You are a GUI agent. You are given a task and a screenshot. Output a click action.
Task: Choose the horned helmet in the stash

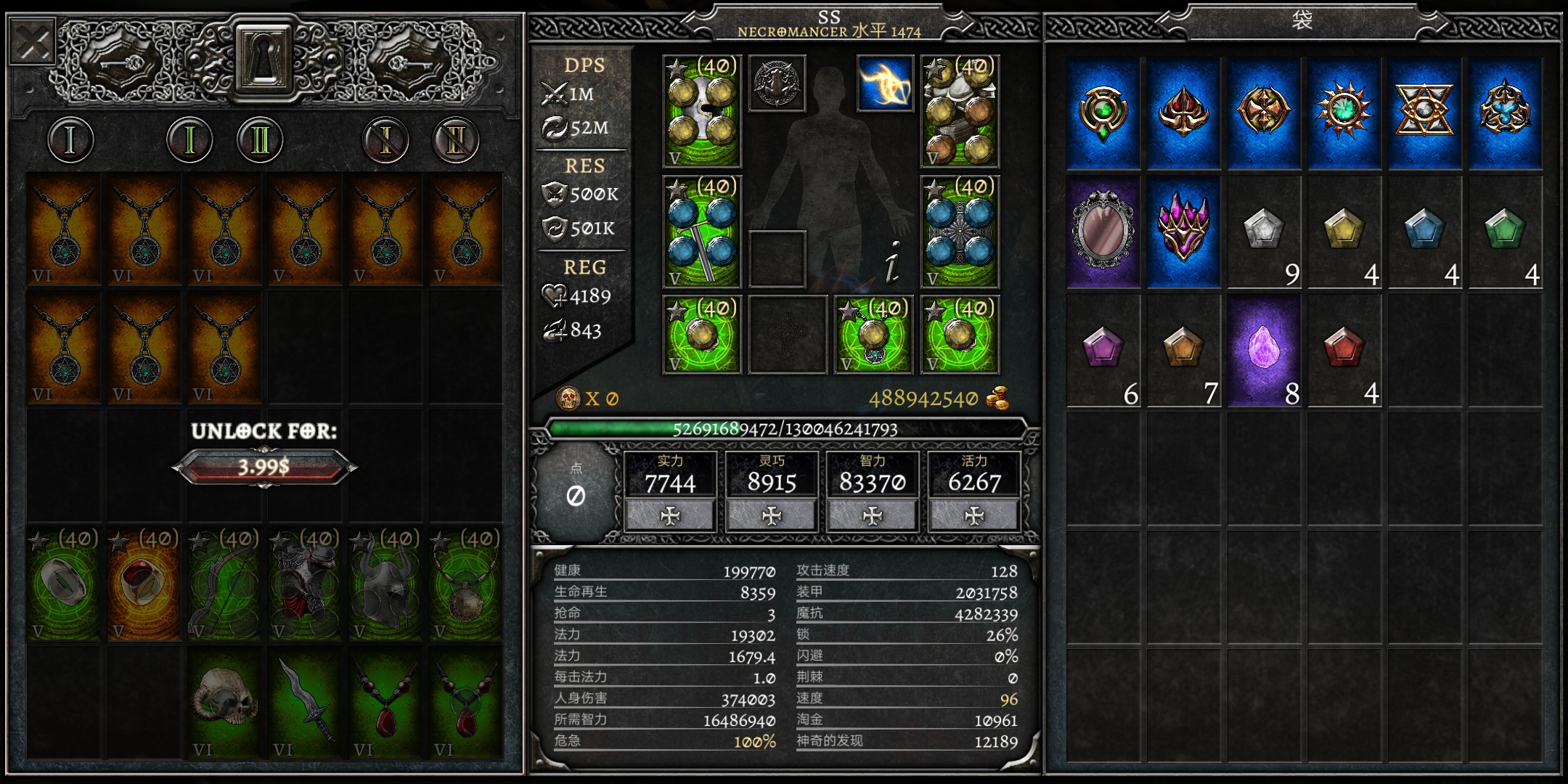[385, 584]
